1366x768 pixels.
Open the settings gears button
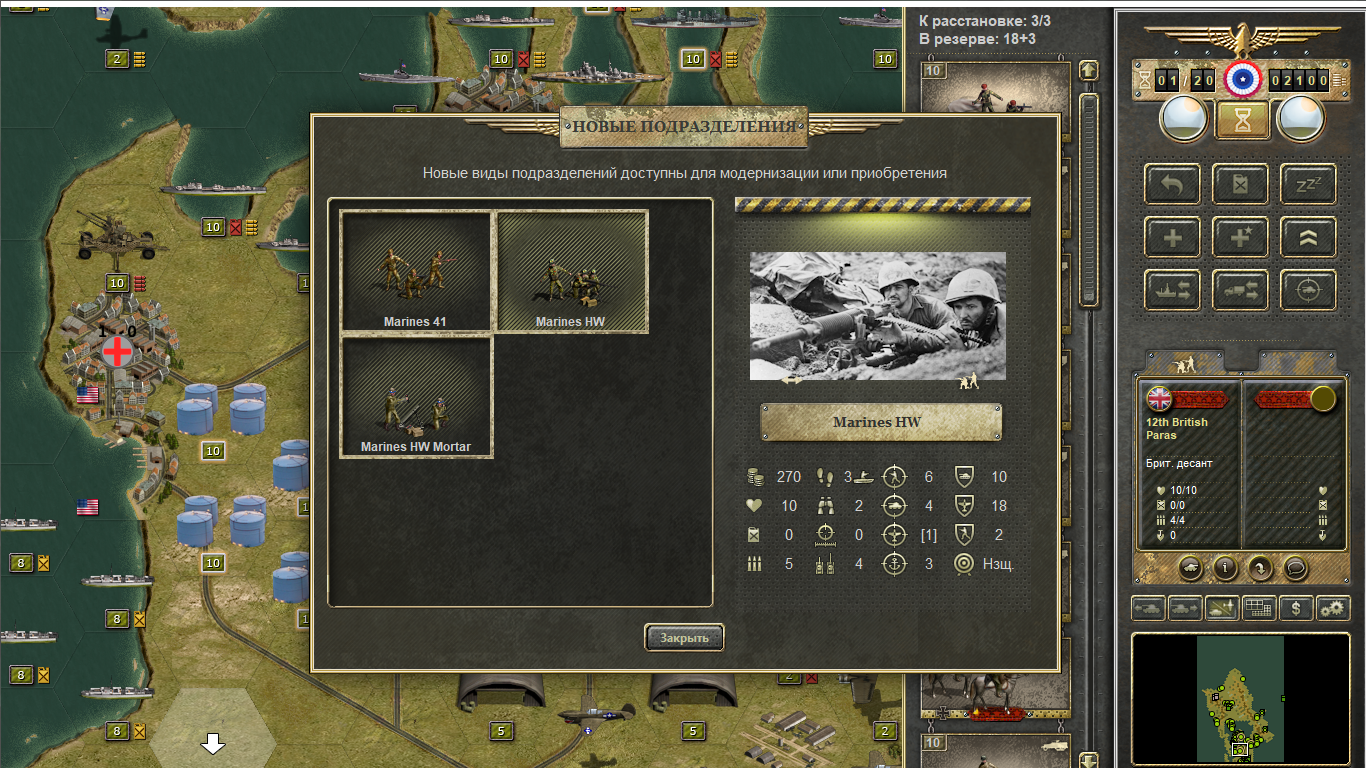pyautogui.click(x=1332, y=607)
